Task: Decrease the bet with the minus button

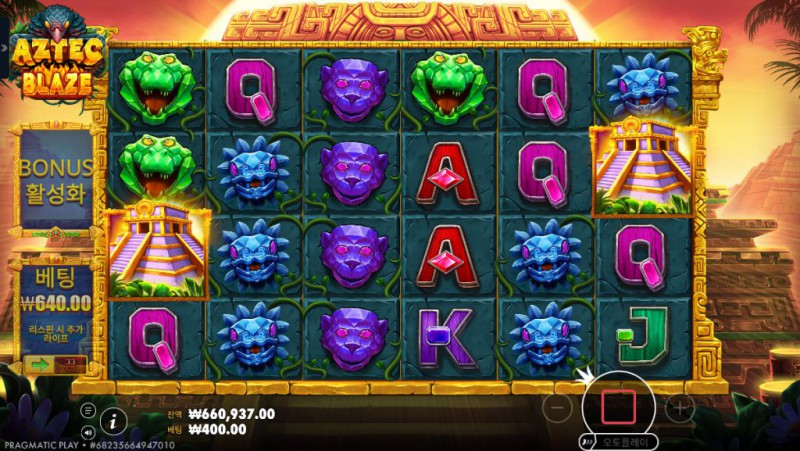Action: coord(559,407)
